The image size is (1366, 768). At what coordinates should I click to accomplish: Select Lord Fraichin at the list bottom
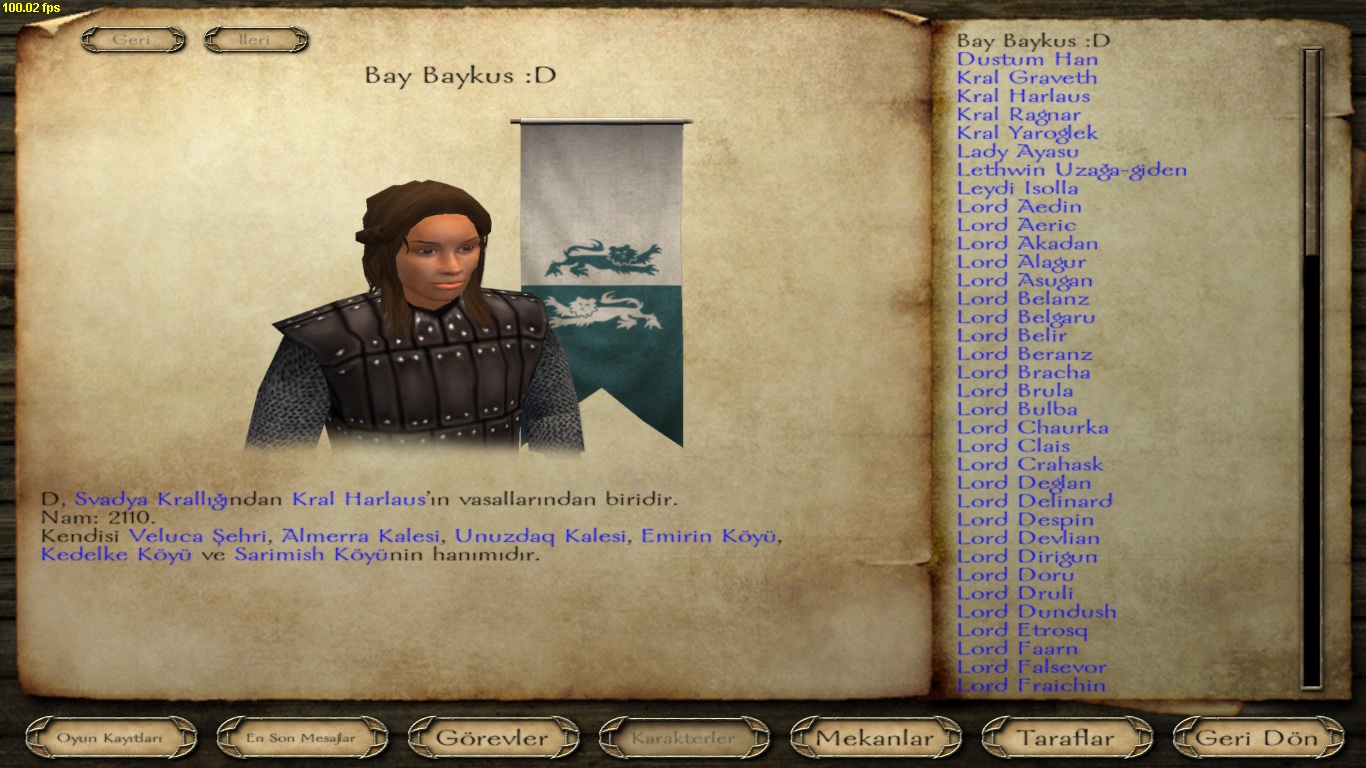tap(1031, 686)
